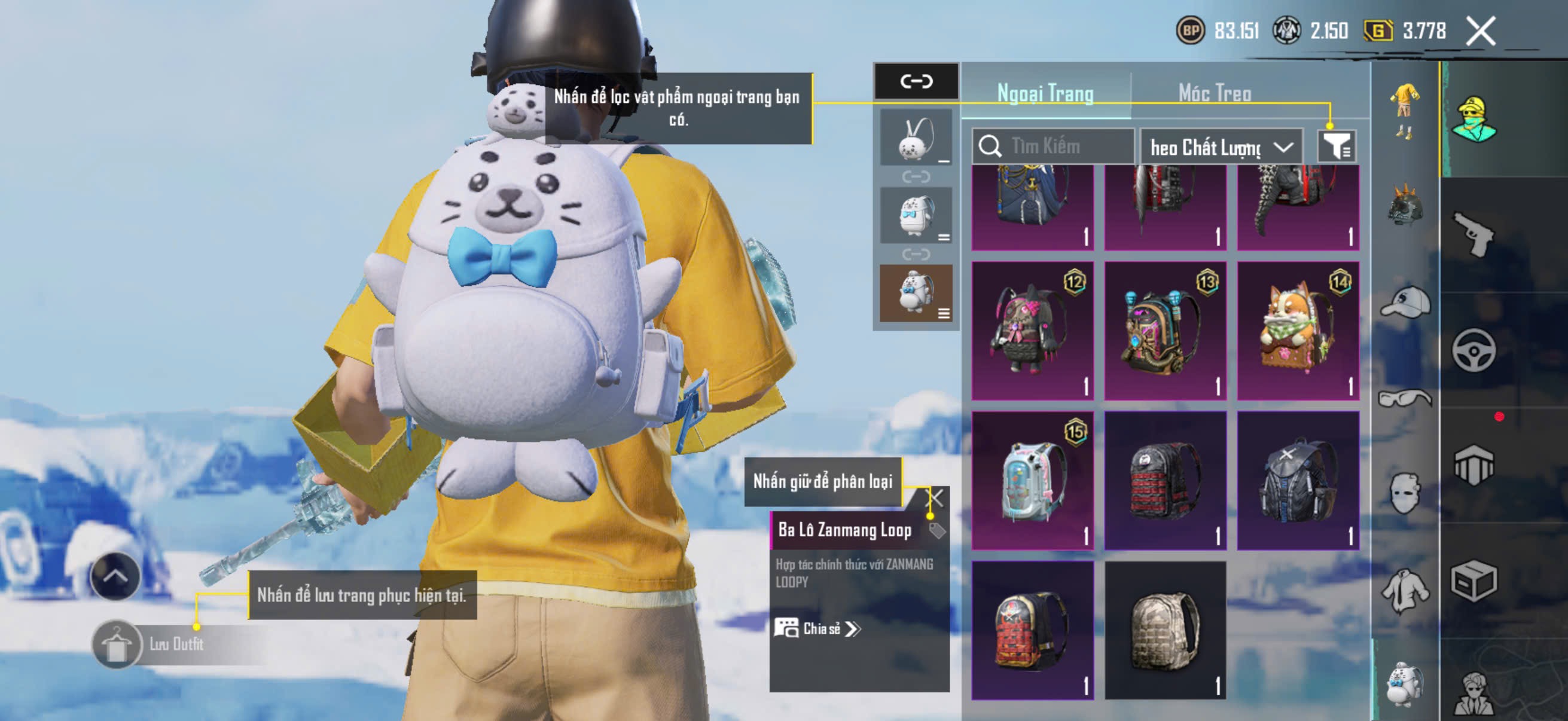Close the inventory screen with the X
1568x721 pixels.
[x=1480, y=30]
